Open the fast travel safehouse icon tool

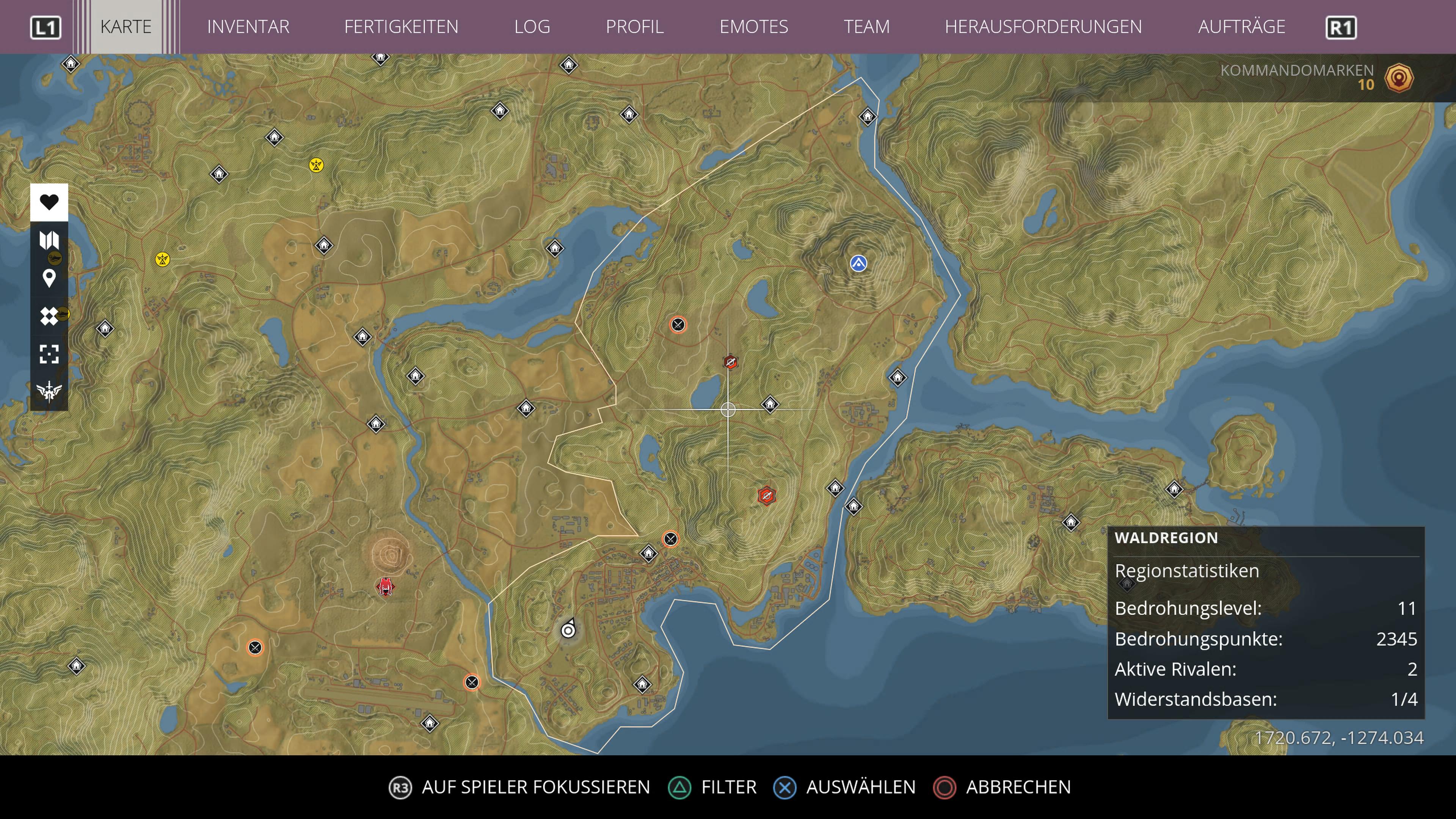coord(49,315)
